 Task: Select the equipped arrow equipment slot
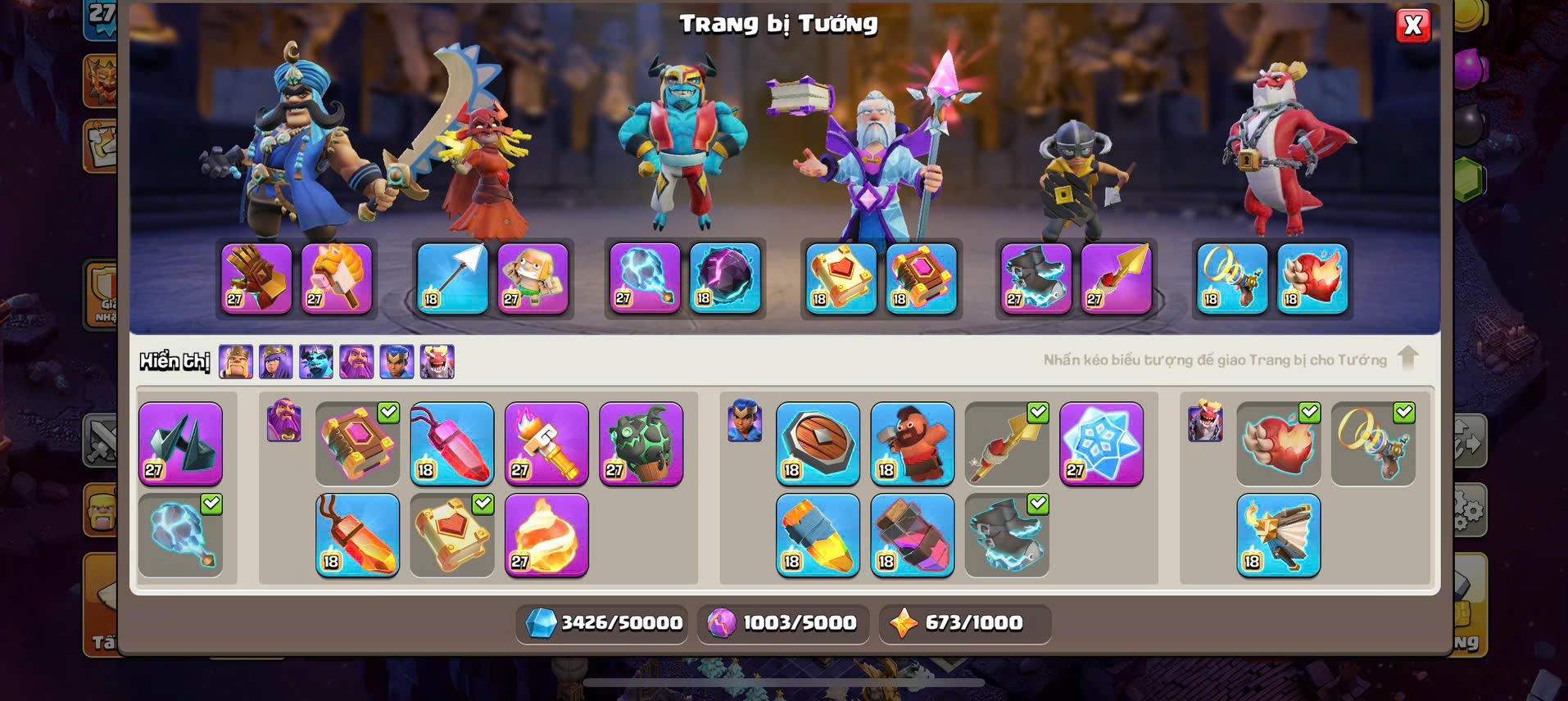[453, 278]
